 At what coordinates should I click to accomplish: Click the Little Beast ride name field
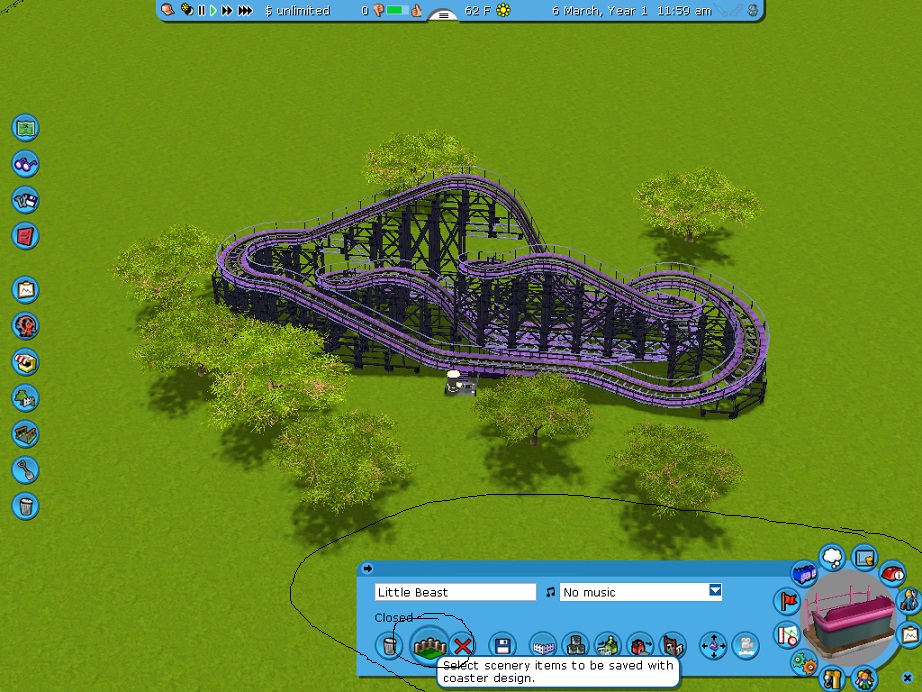click(455, 592)
